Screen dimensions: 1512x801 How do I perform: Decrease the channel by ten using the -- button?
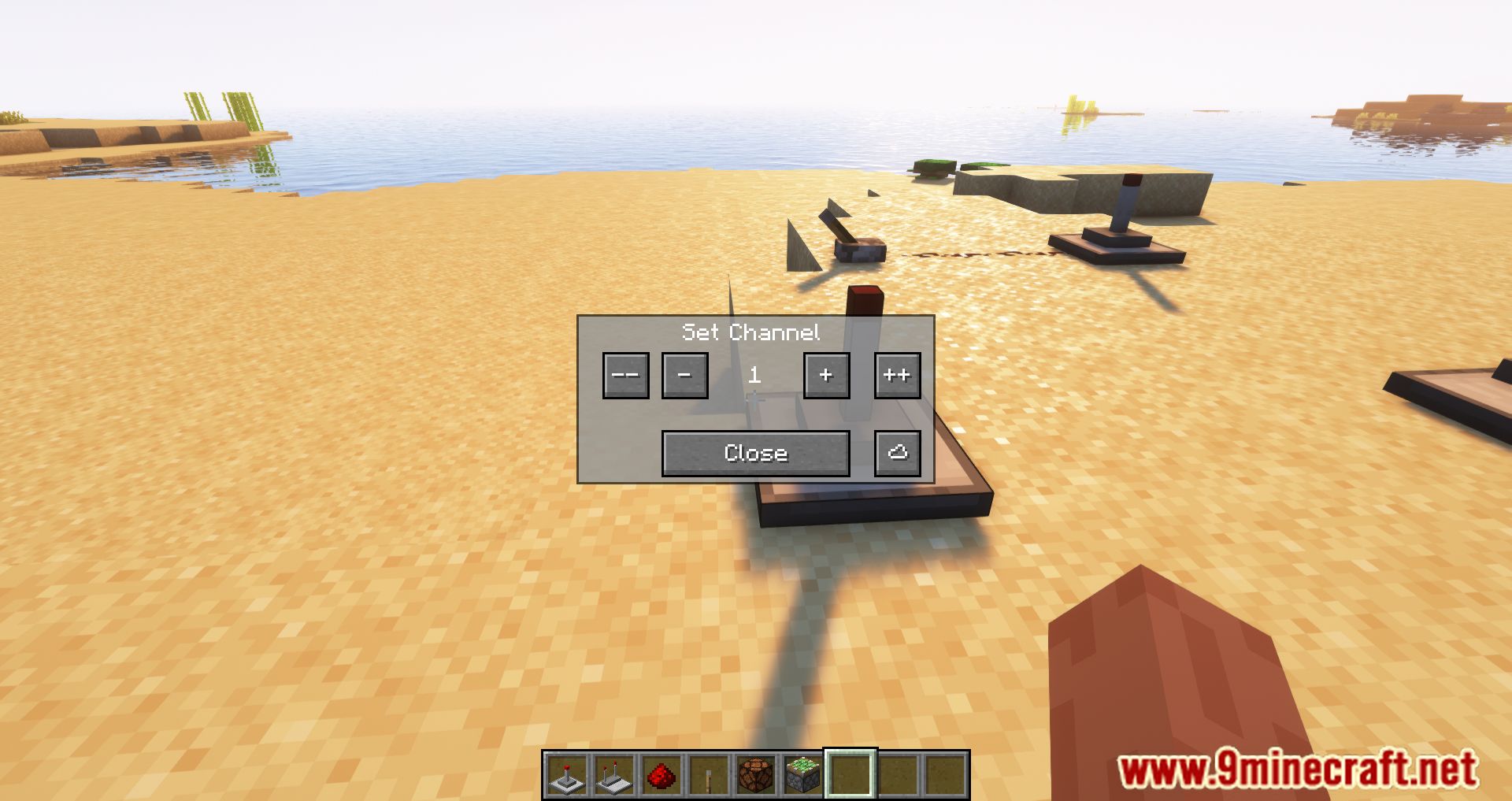(625, 376)
